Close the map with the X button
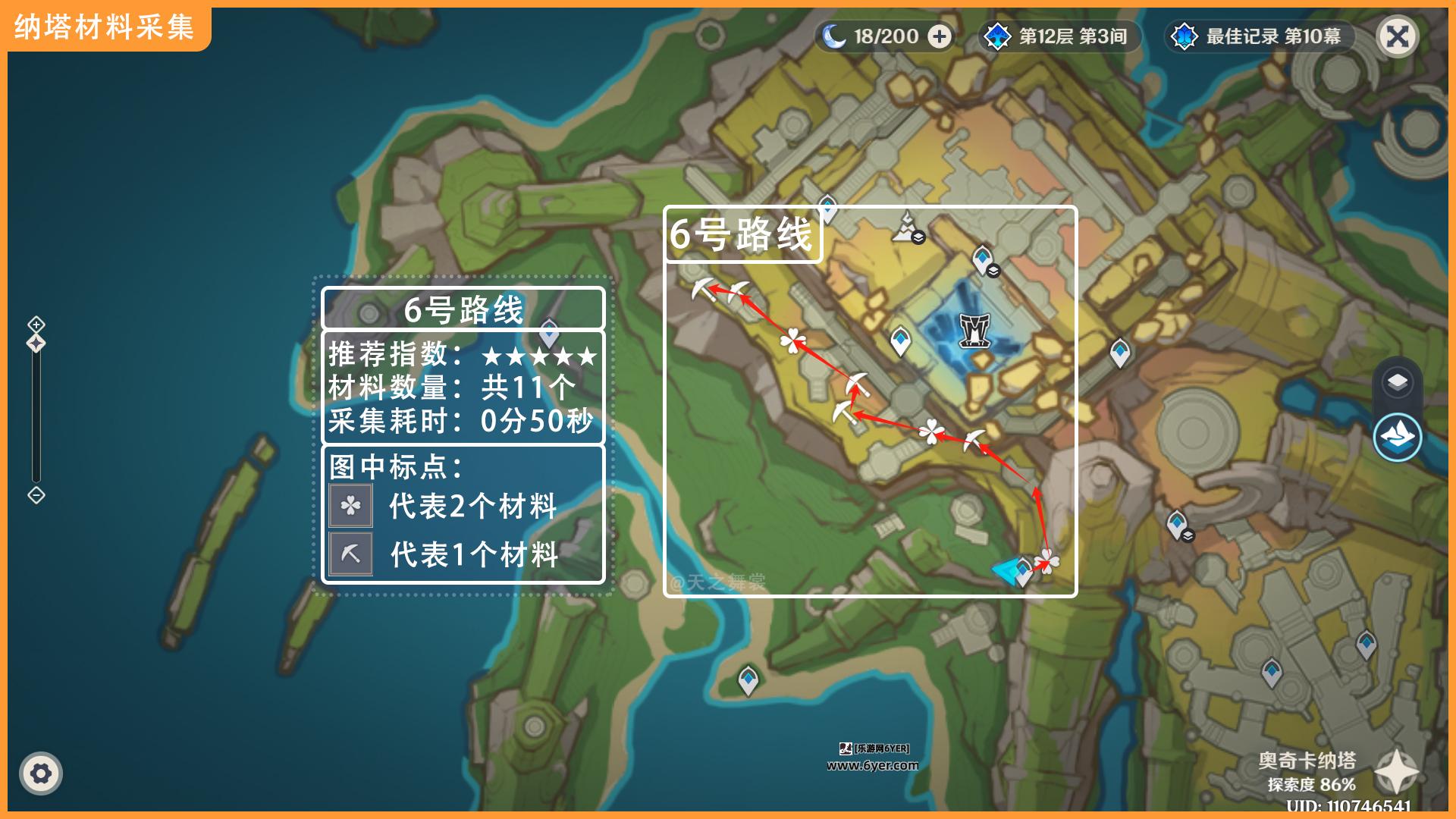This screenshot has height=819, width=1456. [1397, 36]
